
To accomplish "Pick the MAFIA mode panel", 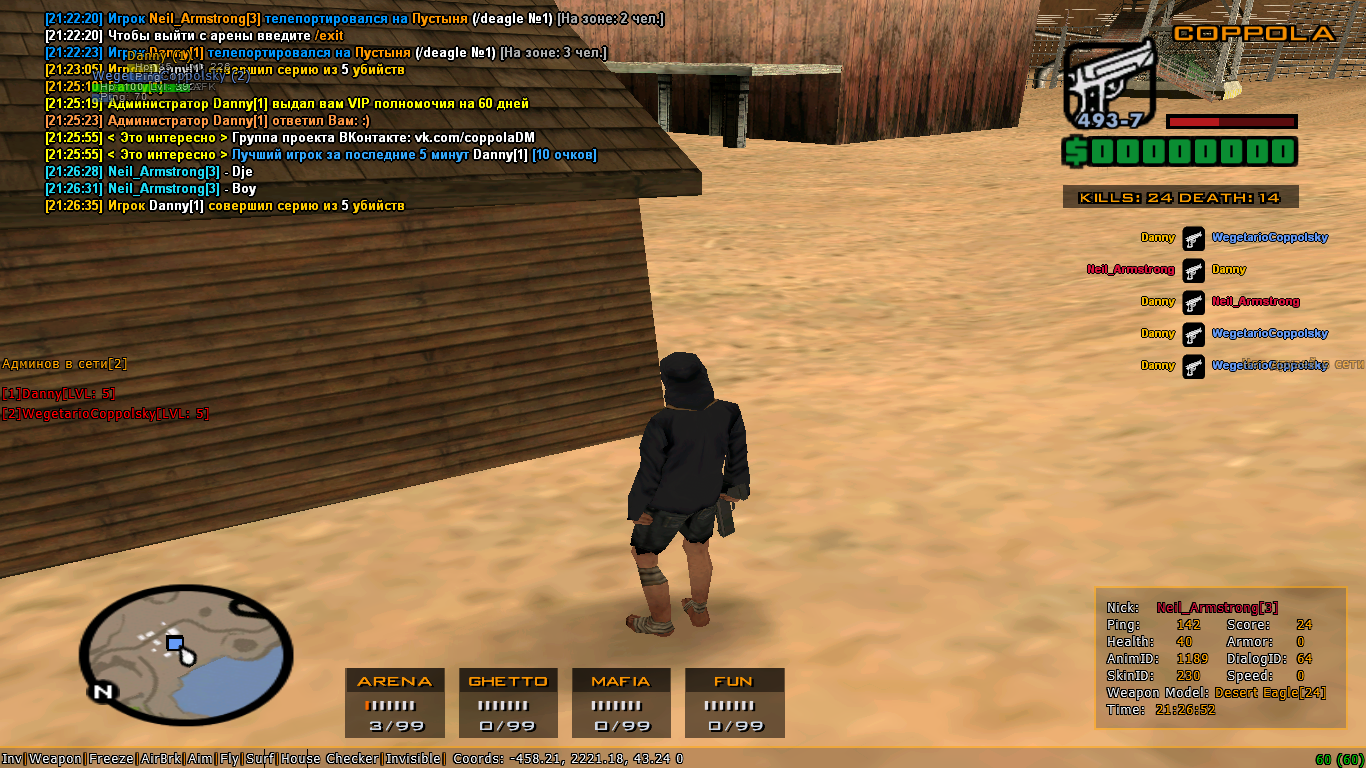I will 621,703.
